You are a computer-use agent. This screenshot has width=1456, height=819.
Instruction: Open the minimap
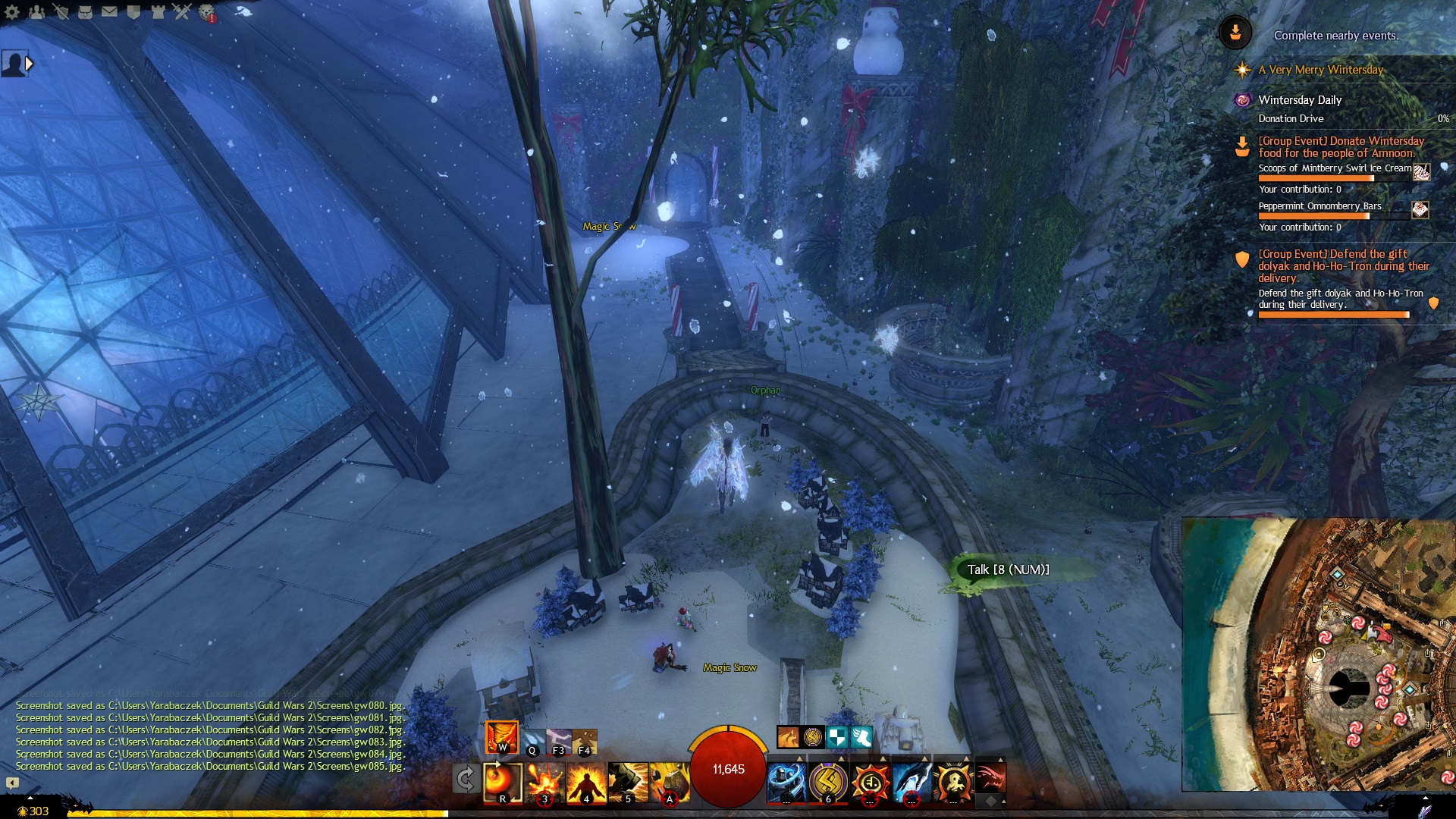coord(1318,654)
